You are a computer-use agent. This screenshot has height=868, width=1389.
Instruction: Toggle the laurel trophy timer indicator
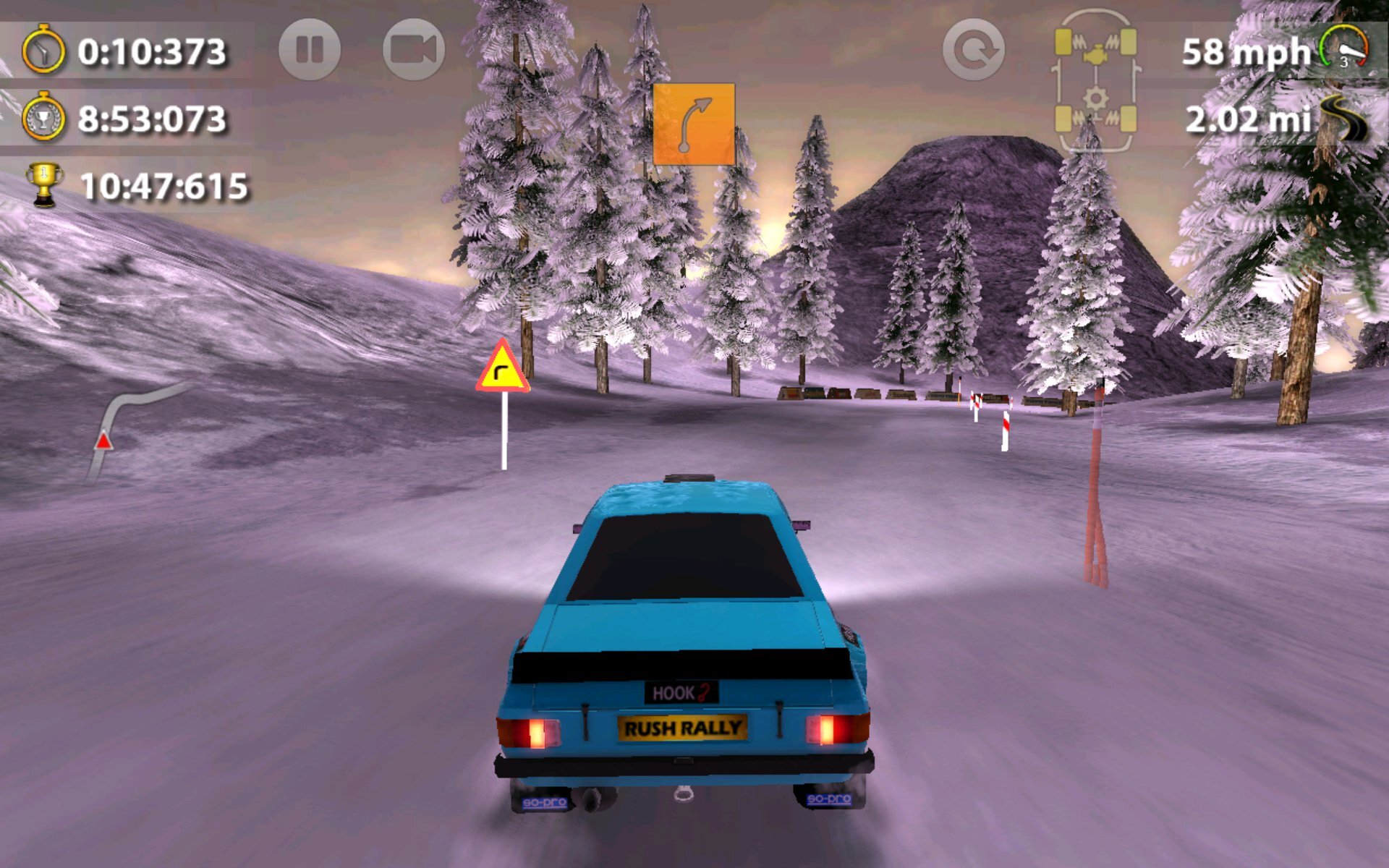click(45, 116)
